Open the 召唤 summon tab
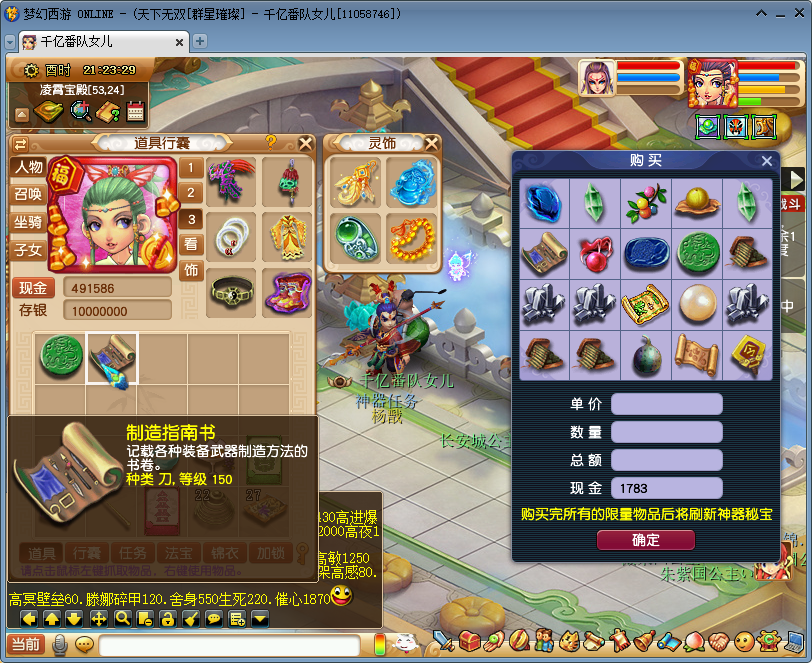The width and height of the screenshot is (812, 663). coord(28,194)
